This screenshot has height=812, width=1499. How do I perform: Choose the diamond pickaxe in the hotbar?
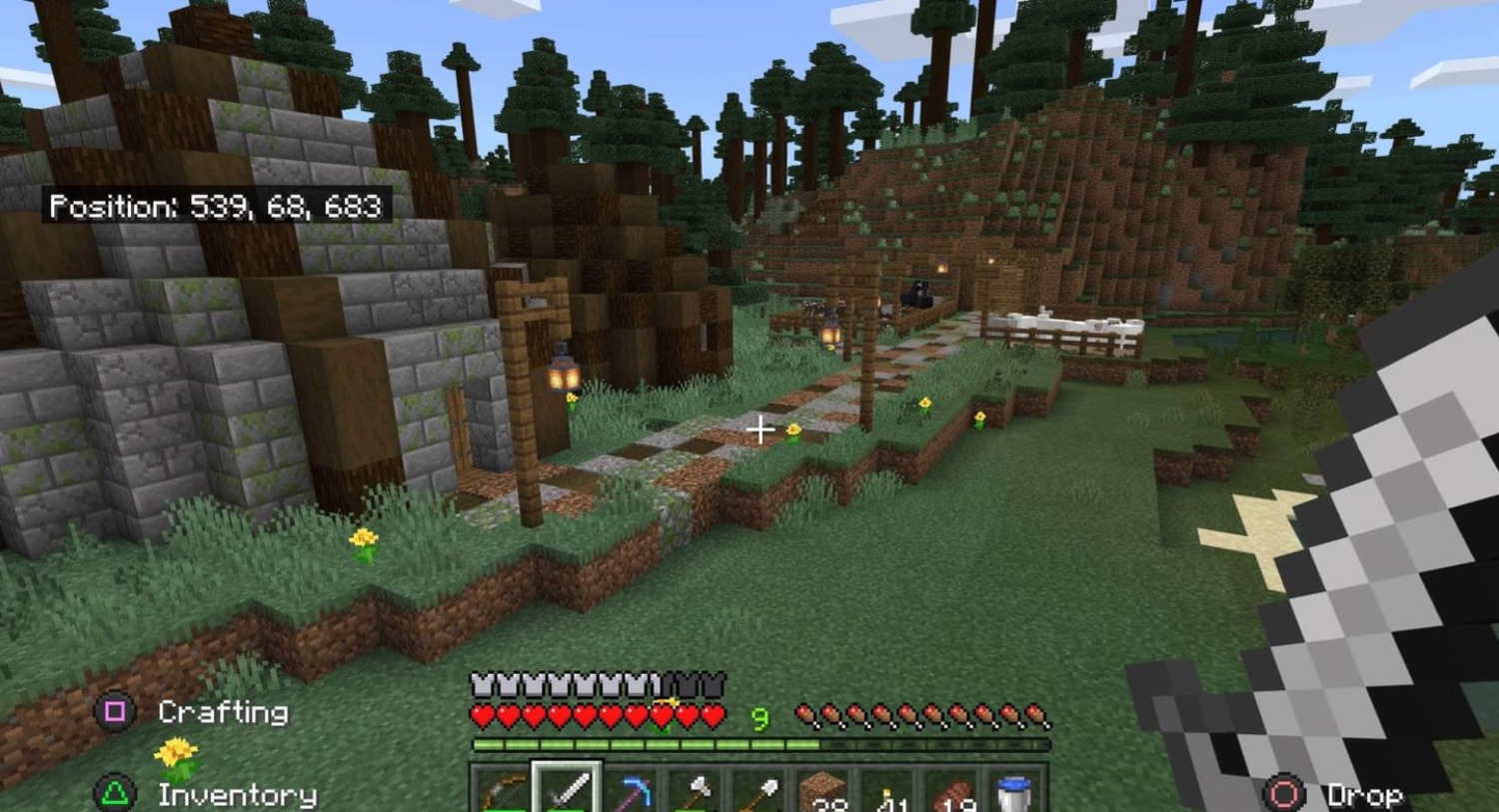pyautogui.click(x=631, y=791)
